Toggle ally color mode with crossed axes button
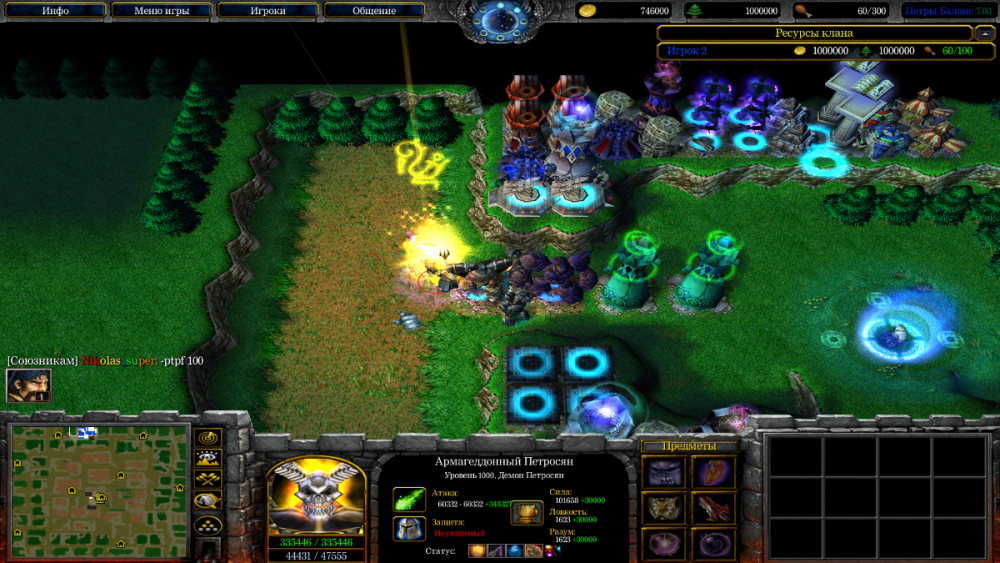The image size is (1000, 563). [x=208, y=480]
